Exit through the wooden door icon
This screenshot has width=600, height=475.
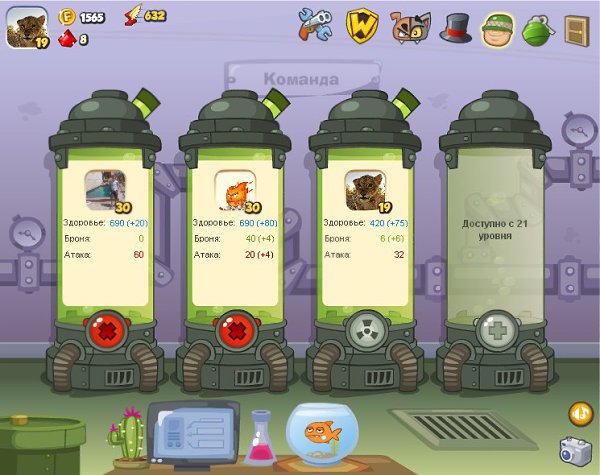(x=576, y=28)
